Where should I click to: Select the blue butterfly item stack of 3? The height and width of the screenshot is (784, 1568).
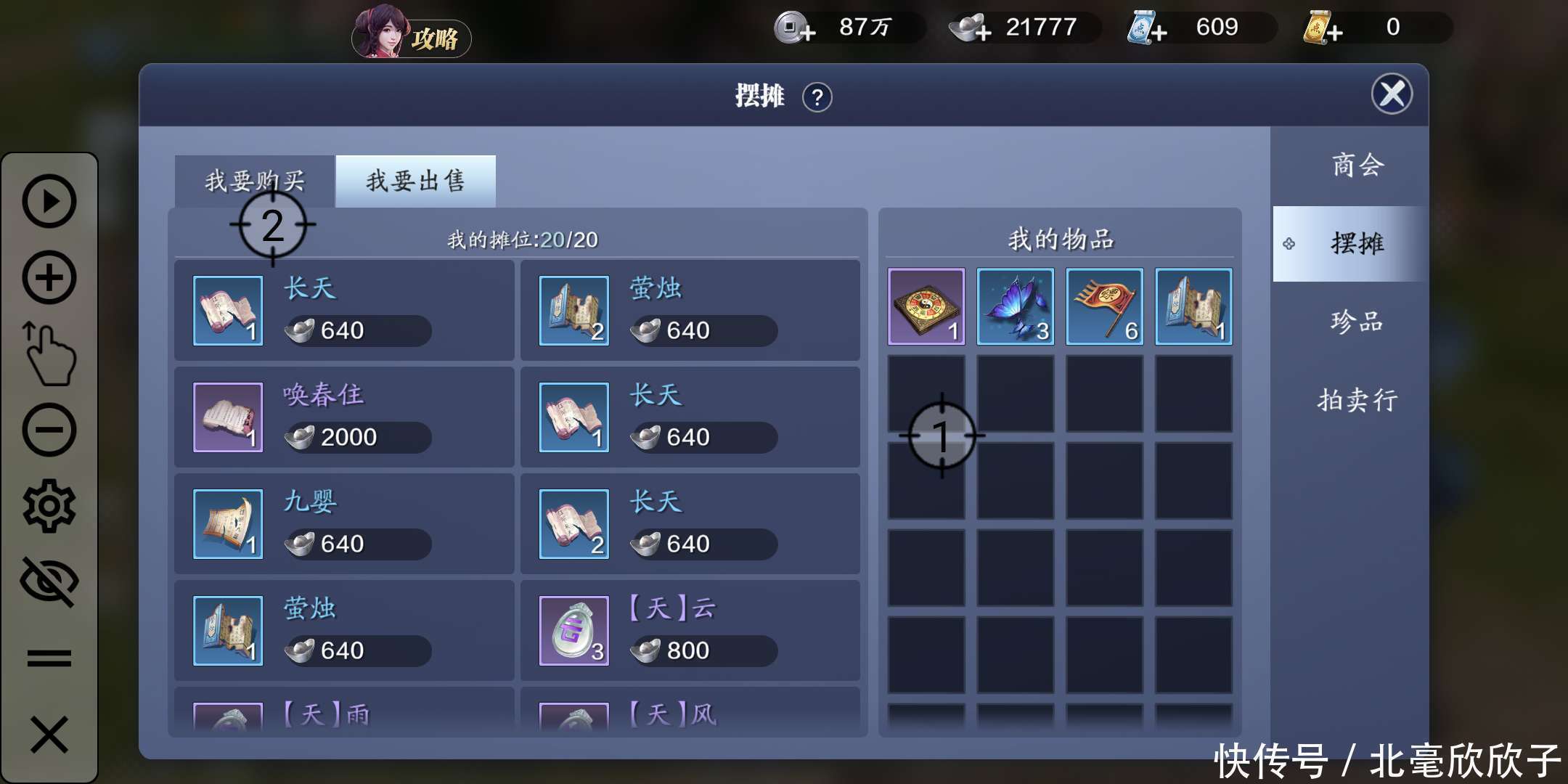coord(1015,306)
